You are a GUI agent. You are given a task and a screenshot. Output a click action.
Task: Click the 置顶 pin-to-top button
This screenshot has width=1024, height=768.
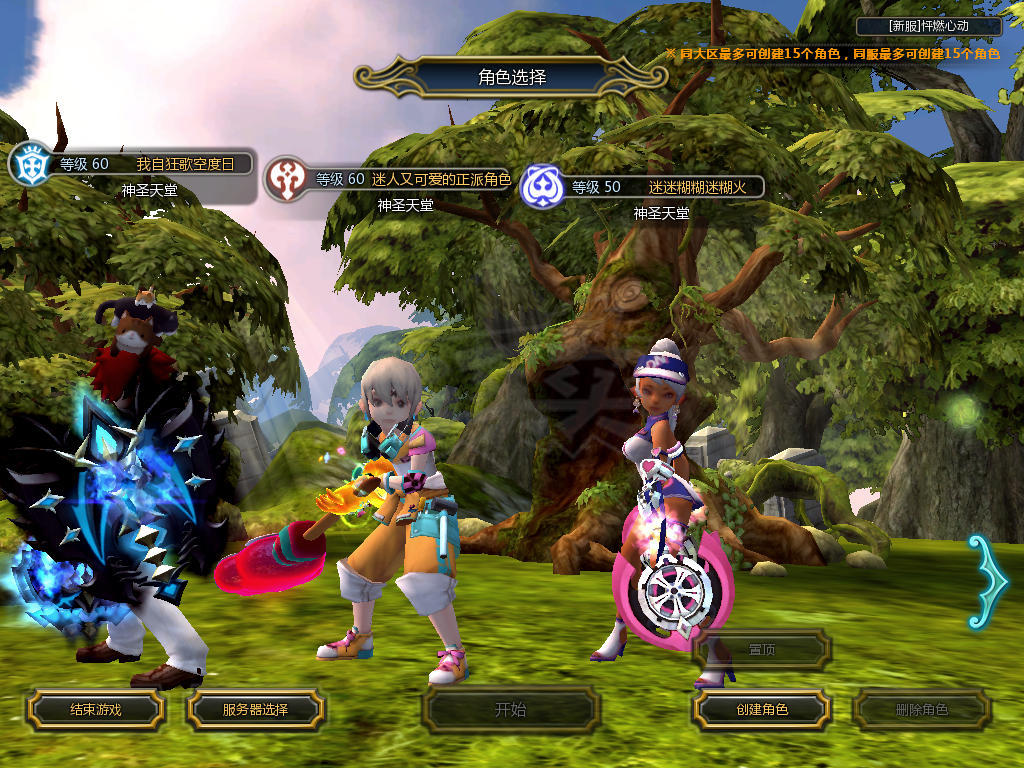click(x=761, y=650)
